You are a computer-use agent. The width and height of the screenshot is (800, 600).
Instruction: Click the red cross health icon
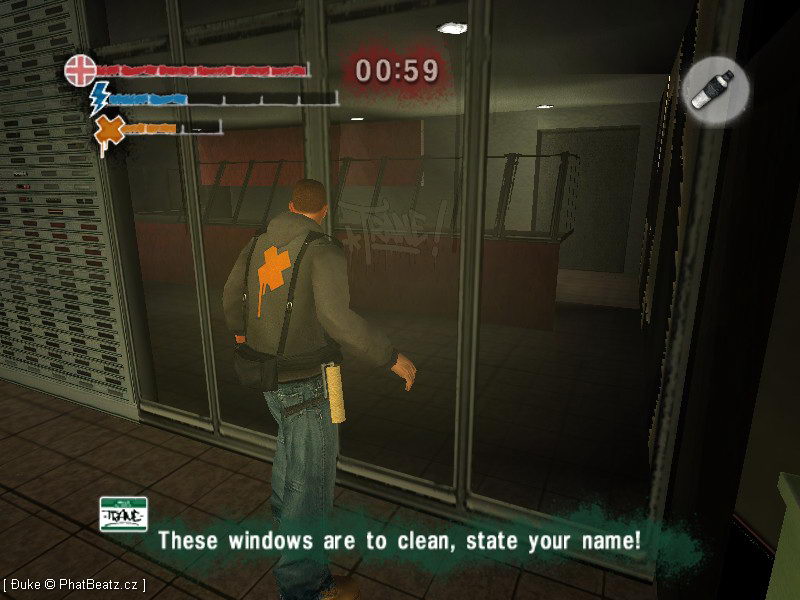(x=80, y=70)
